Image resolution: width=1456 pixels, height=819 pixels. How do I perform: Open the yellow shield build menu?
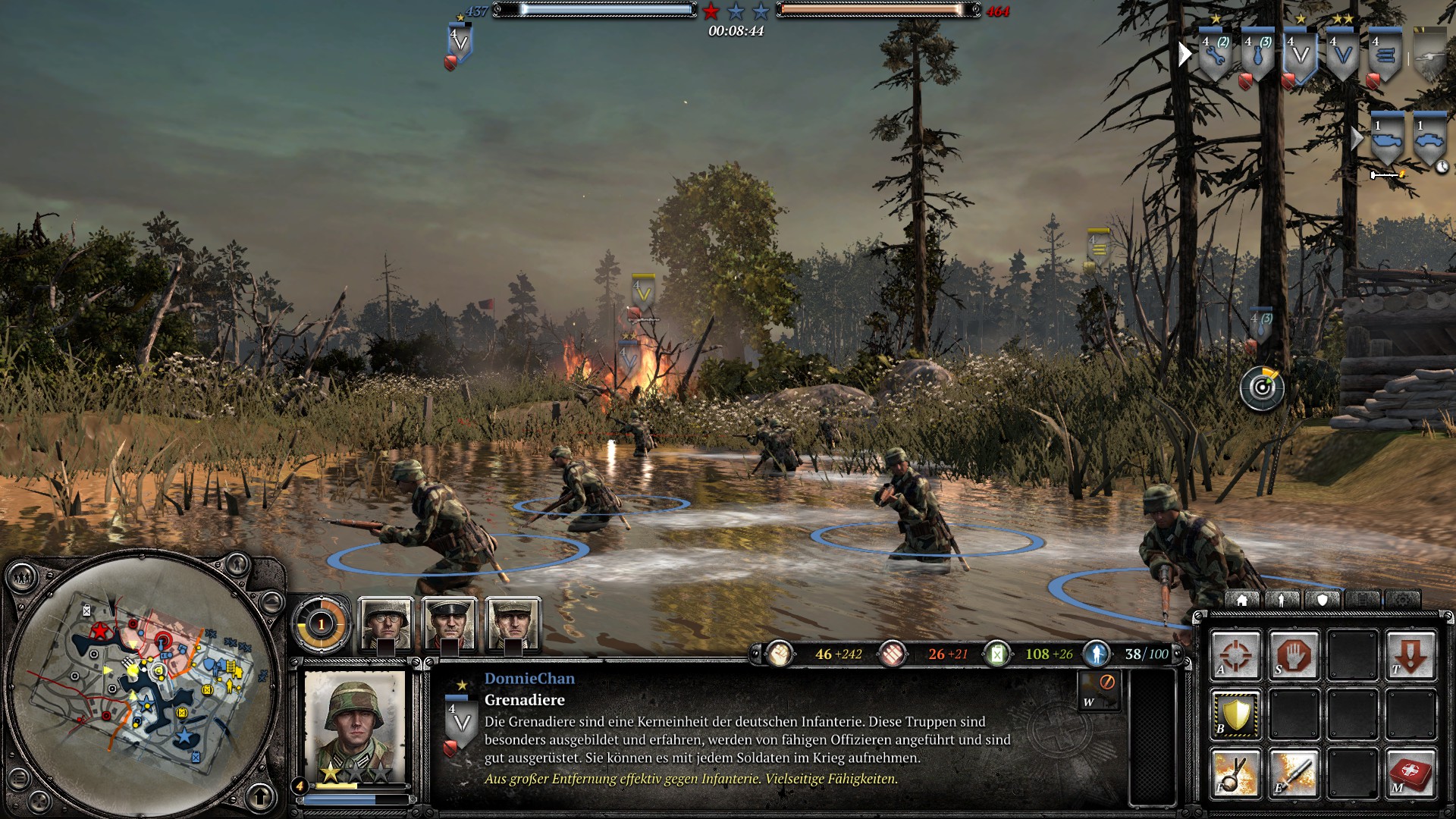1235,714
